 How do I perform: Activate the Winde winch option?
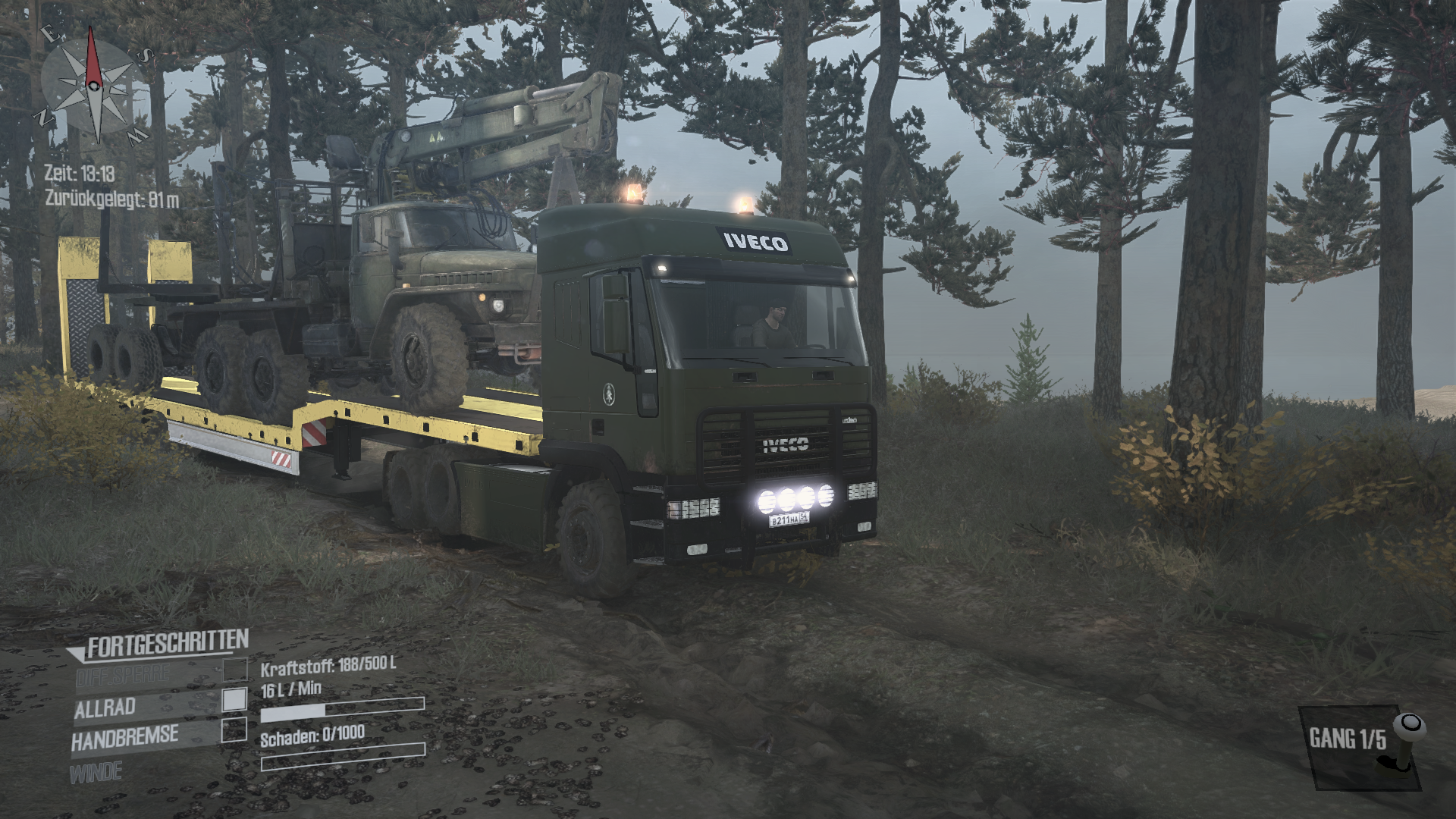(96, 773)
